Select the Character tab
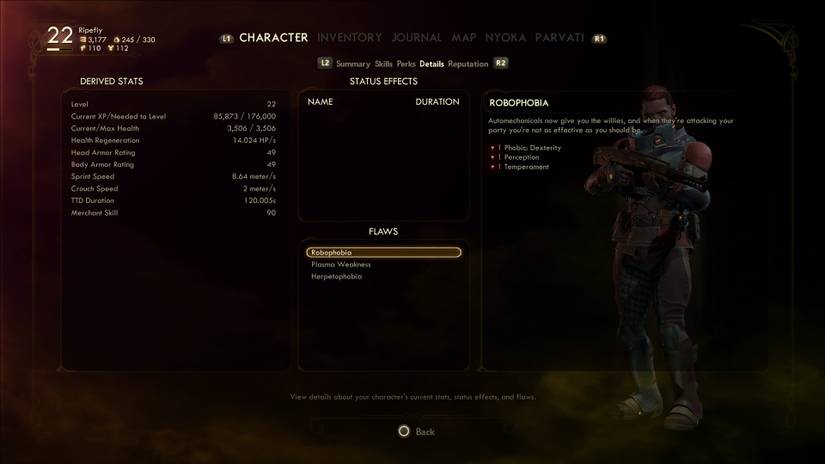The image size is (825, 464). 273,38
